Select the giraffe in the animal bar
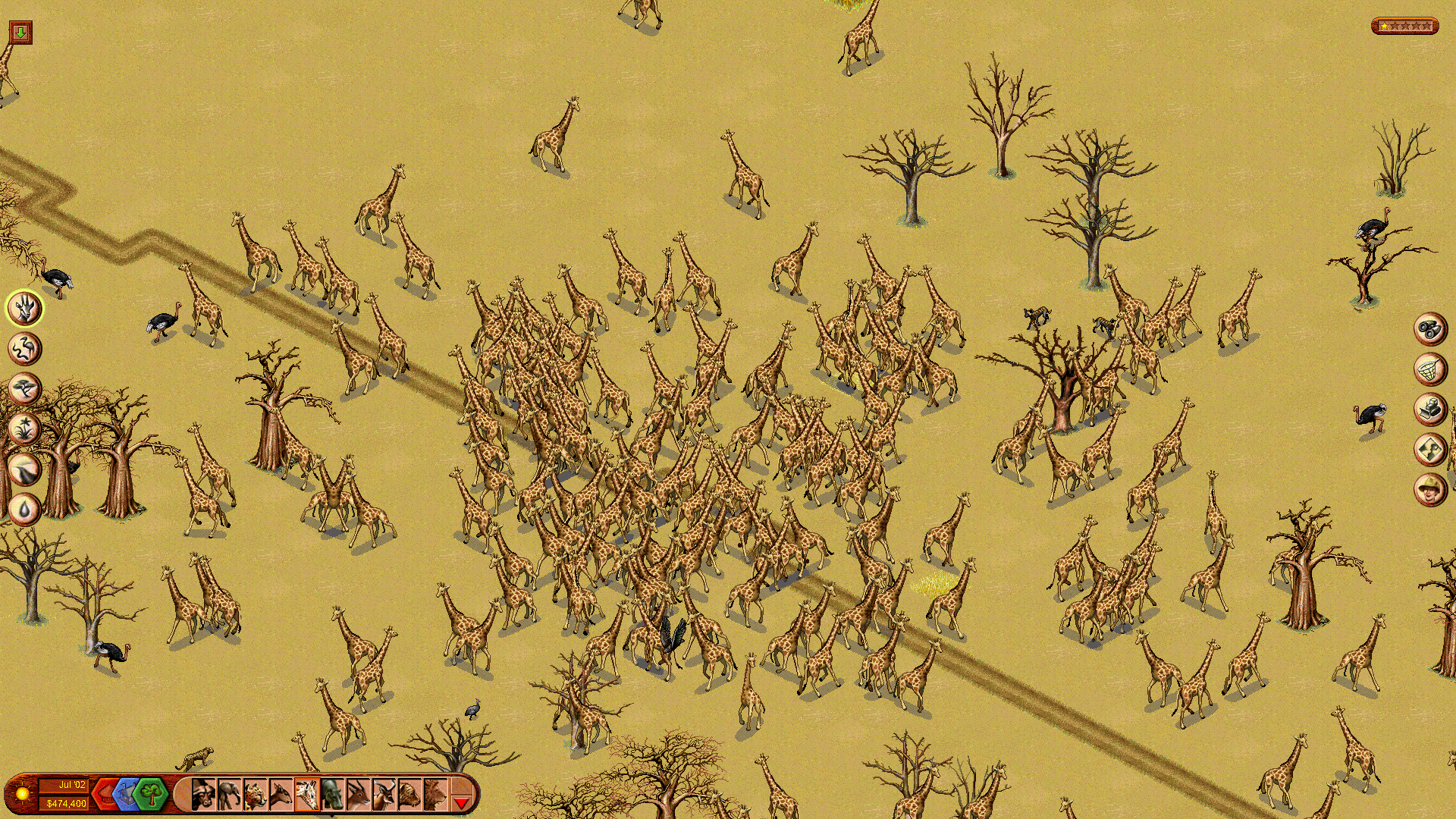This screenshot has width=1456, height=819. tap(306, 795)
